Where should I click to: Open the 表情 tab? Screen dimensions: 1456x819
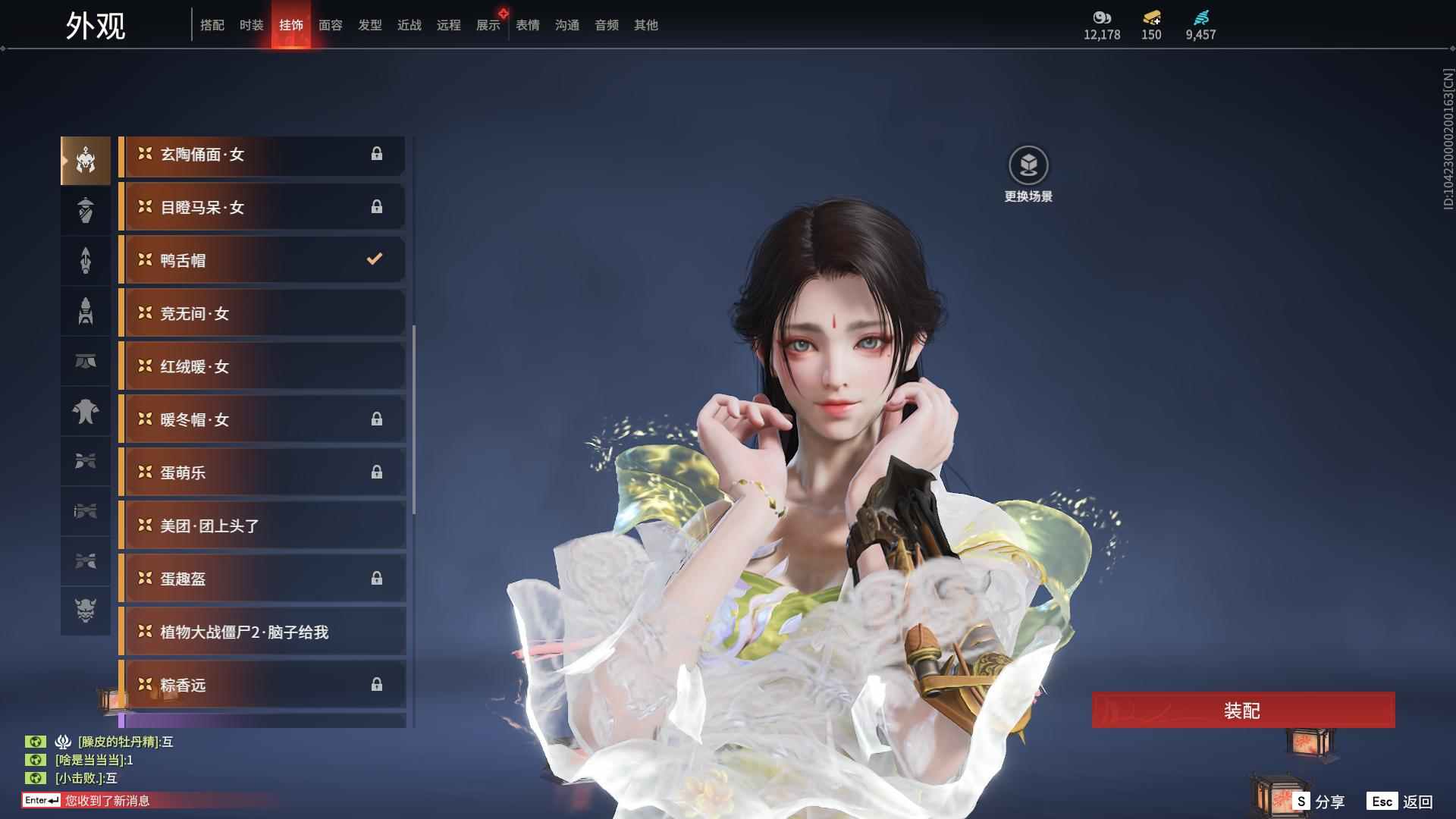pos(527,24)
